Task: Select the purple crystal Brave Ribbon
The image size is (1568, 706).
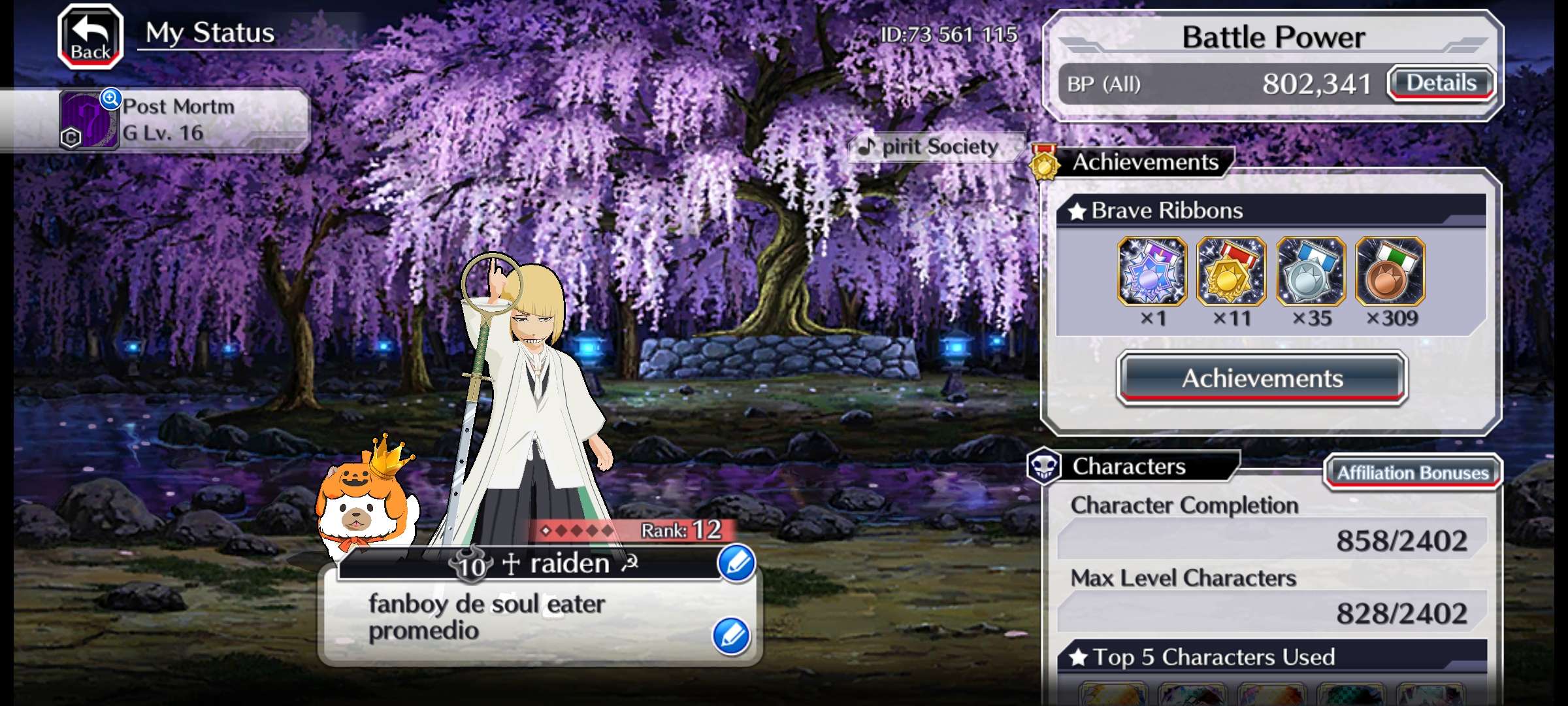Action: coord(1152,271)
